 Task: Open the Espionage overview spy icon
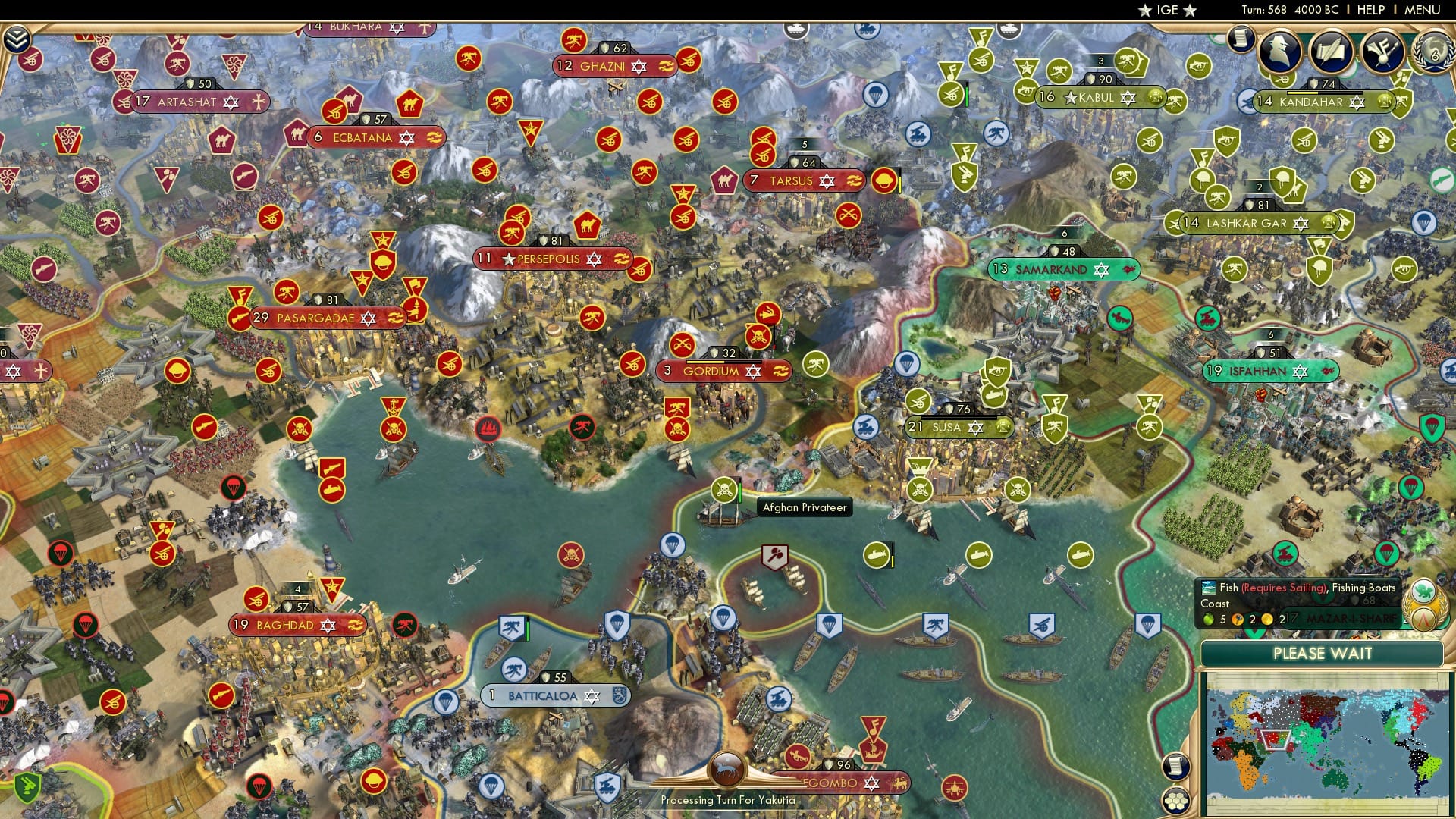1280,50
